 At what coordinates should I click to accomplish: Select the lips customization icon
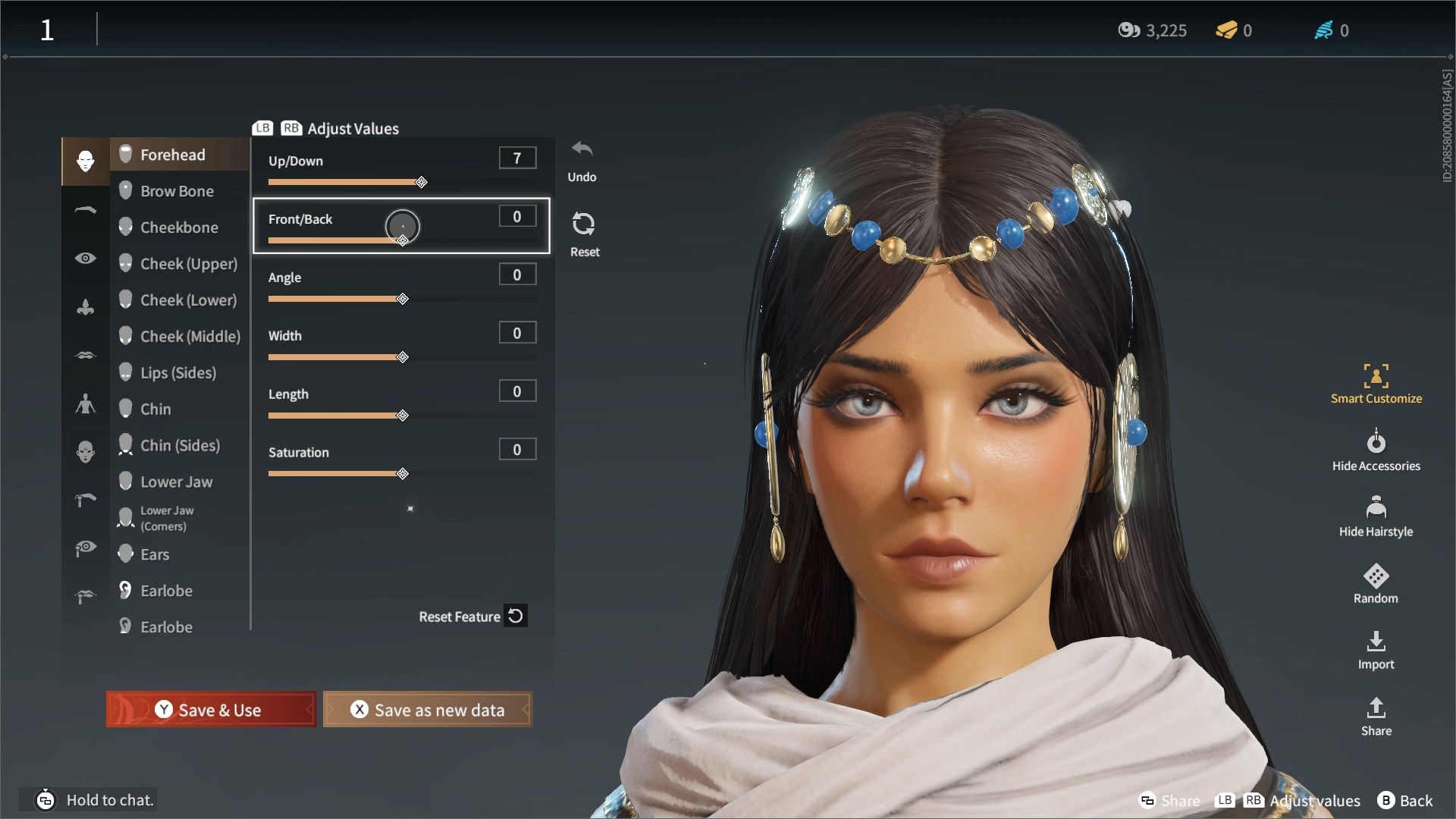coord(85,355)
